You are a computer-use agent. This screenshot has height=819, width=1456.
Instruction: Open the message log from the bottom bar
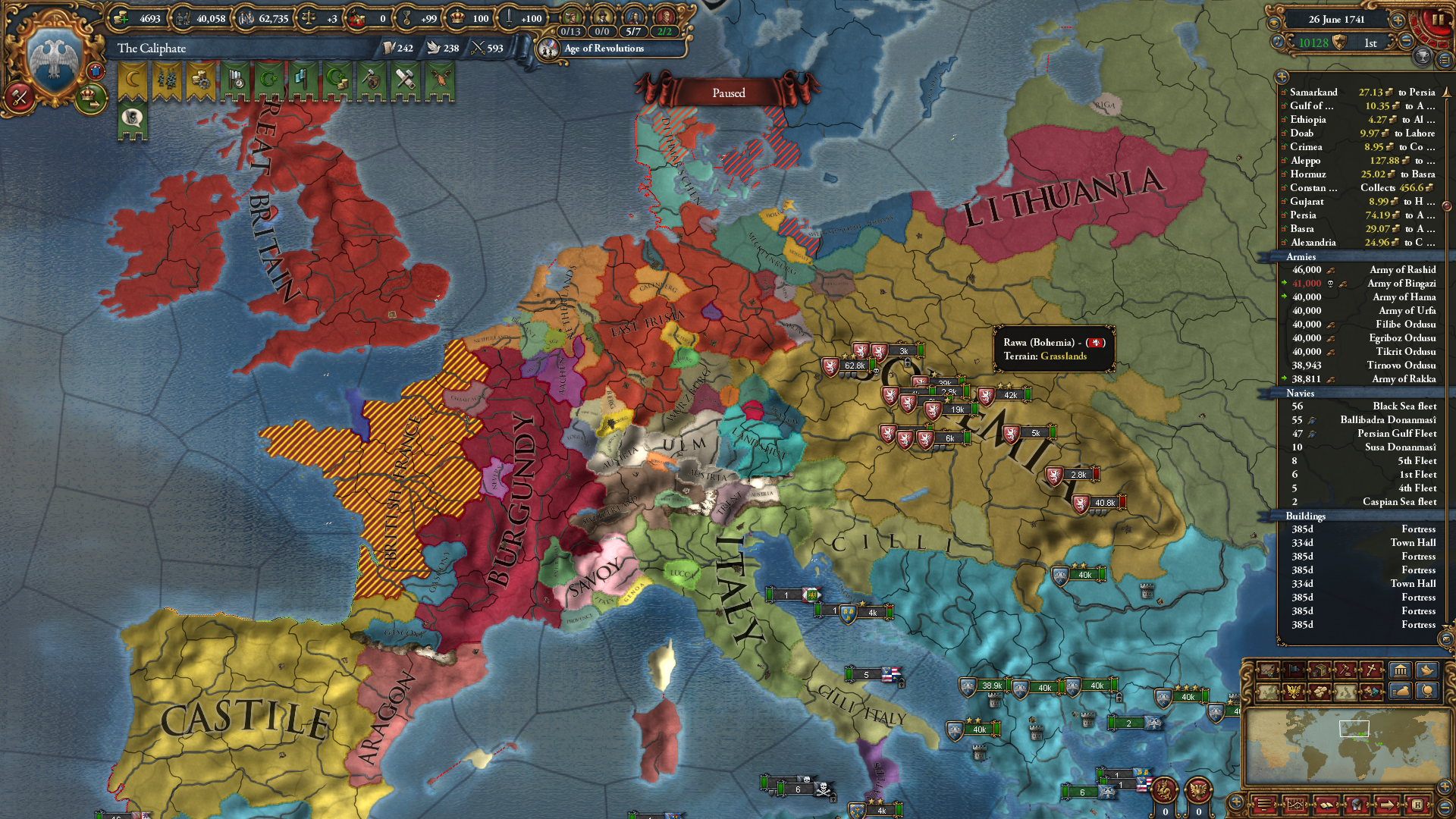pos(1296,806)
